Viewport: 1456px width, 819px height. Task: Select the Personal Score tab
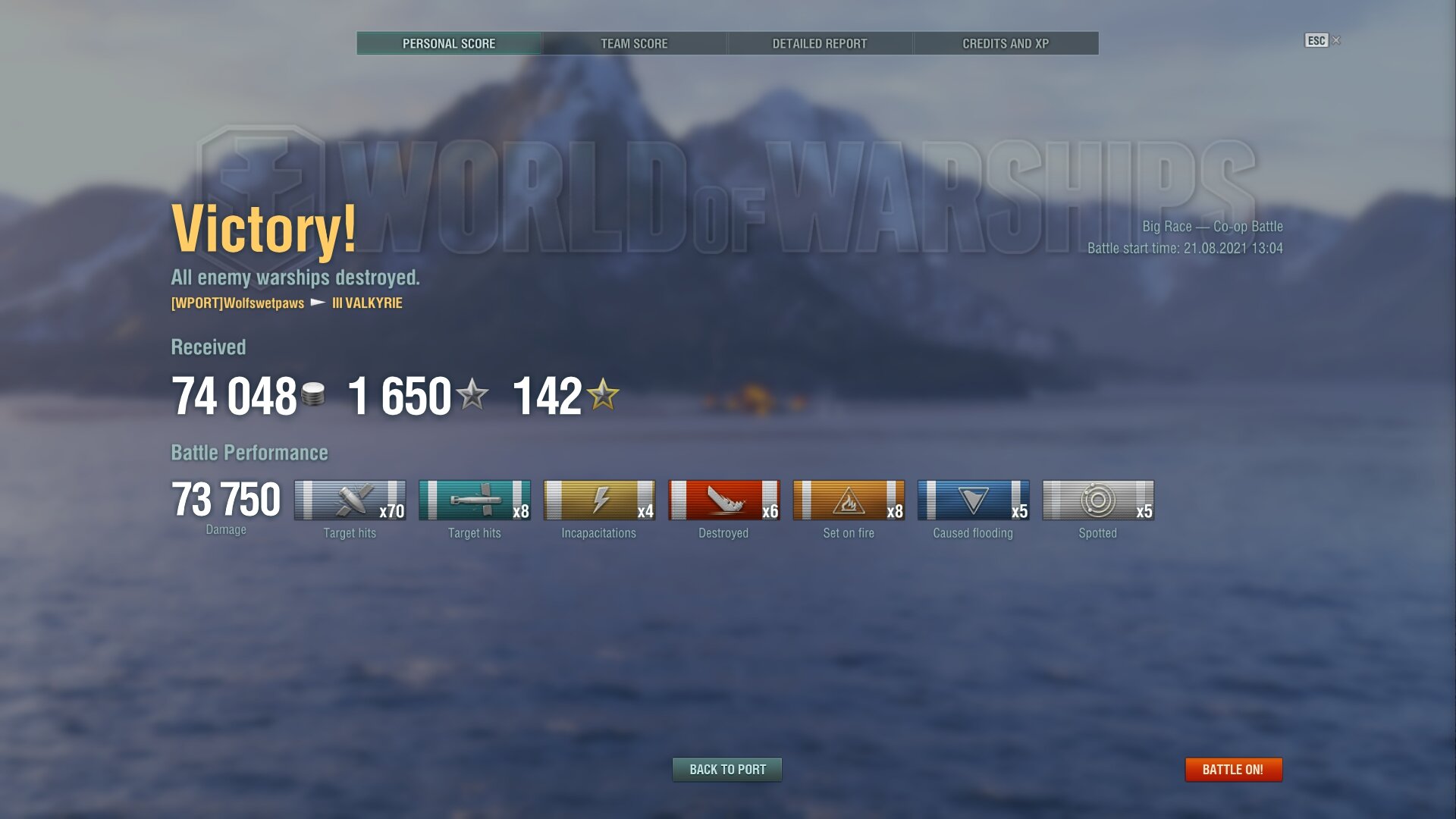click(x=449, y=43)
